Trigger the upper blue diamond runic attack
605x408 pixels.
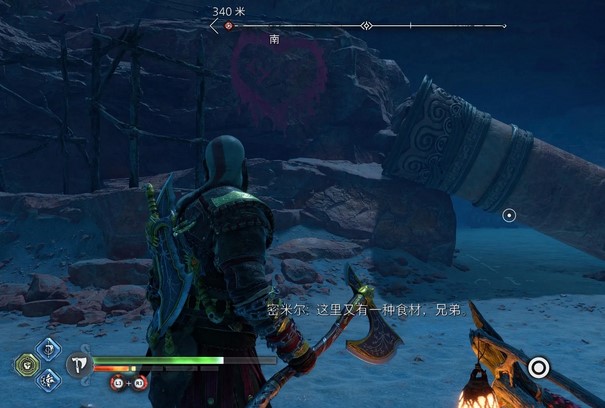coord(46,349)
